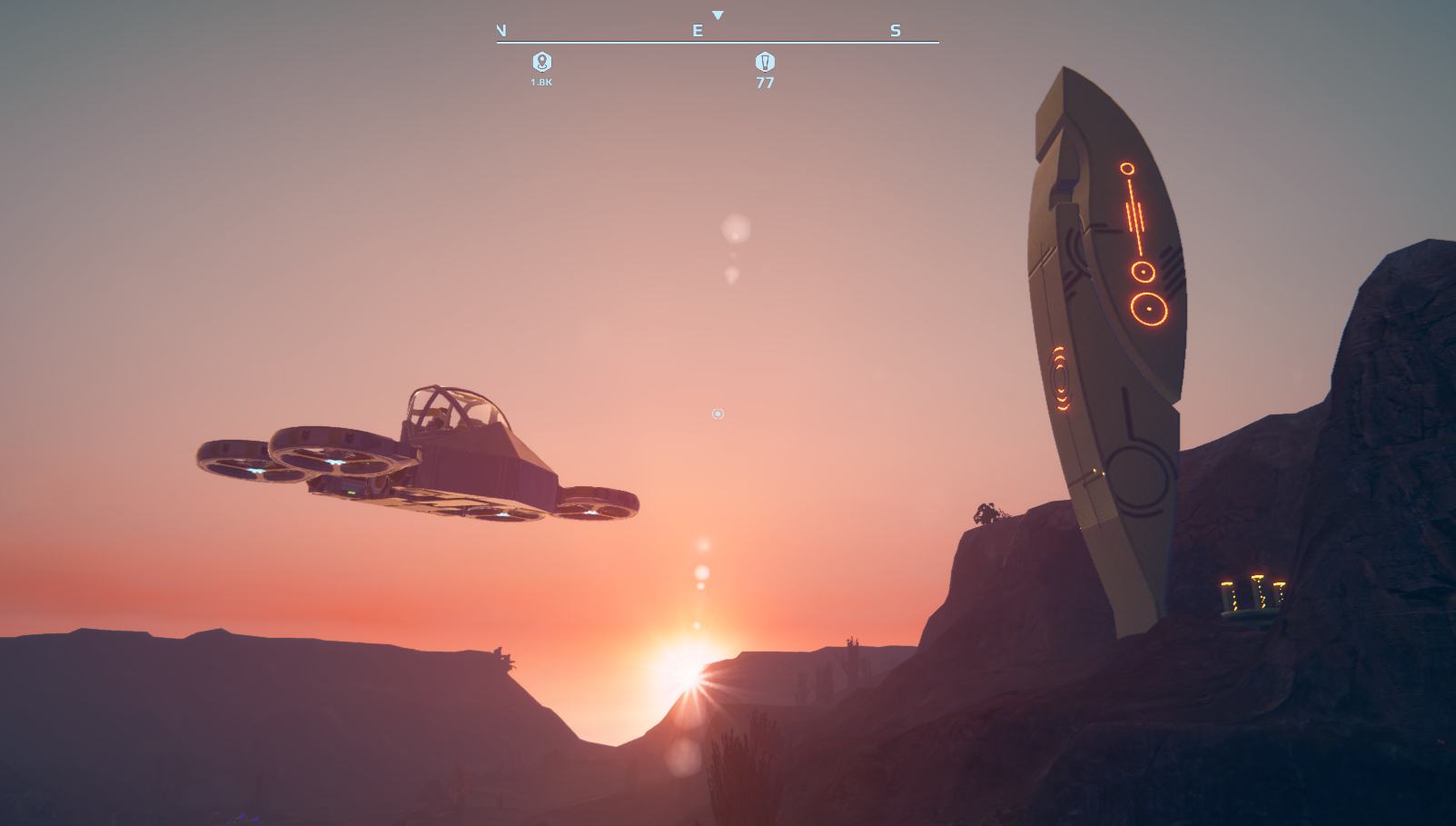Select the exclamation mark objective marker

click(765, 62)
